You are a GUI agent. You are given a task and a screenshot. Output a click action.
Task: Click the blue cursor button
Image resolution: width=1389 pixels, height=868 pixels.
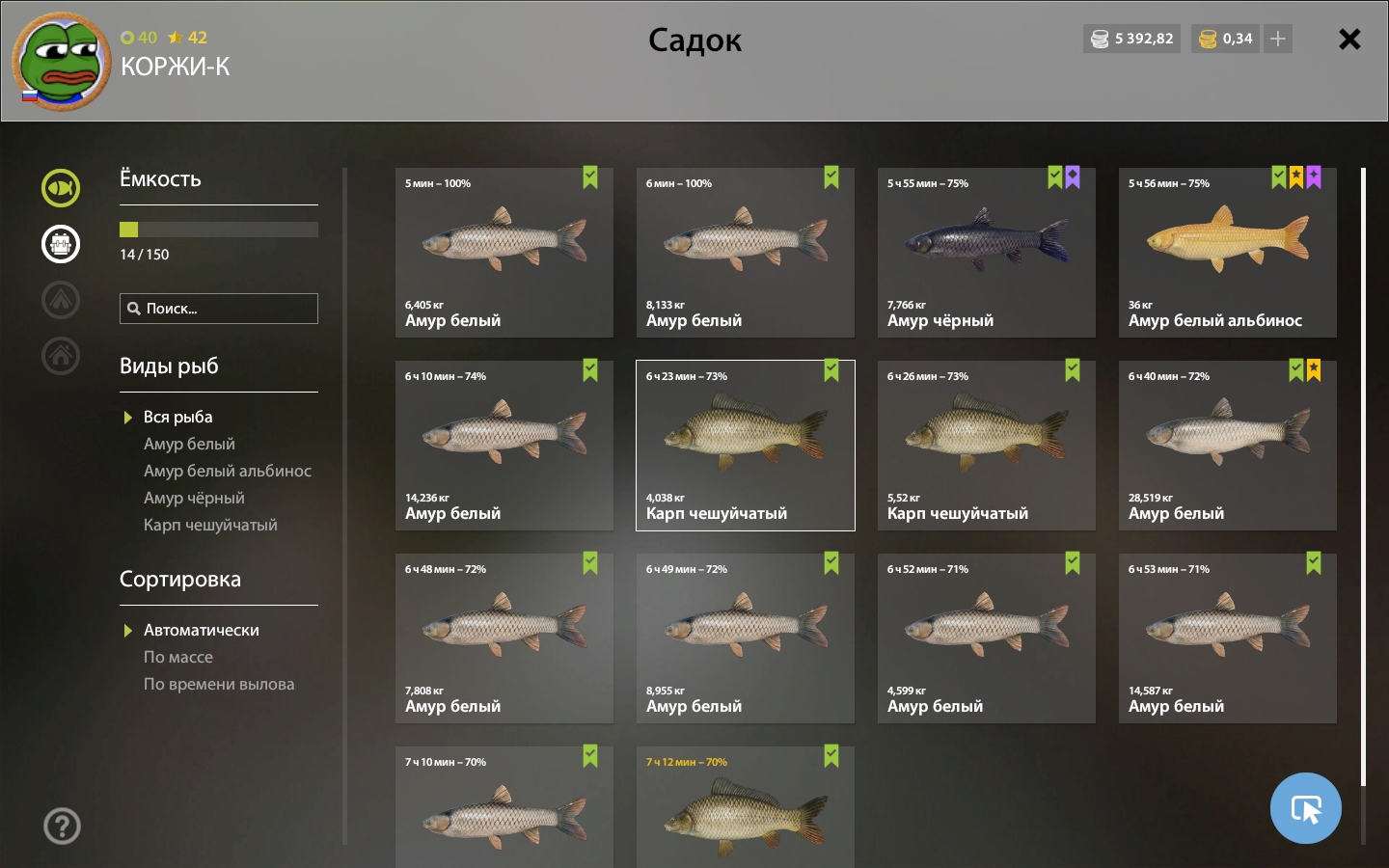tap(1305, 808)
